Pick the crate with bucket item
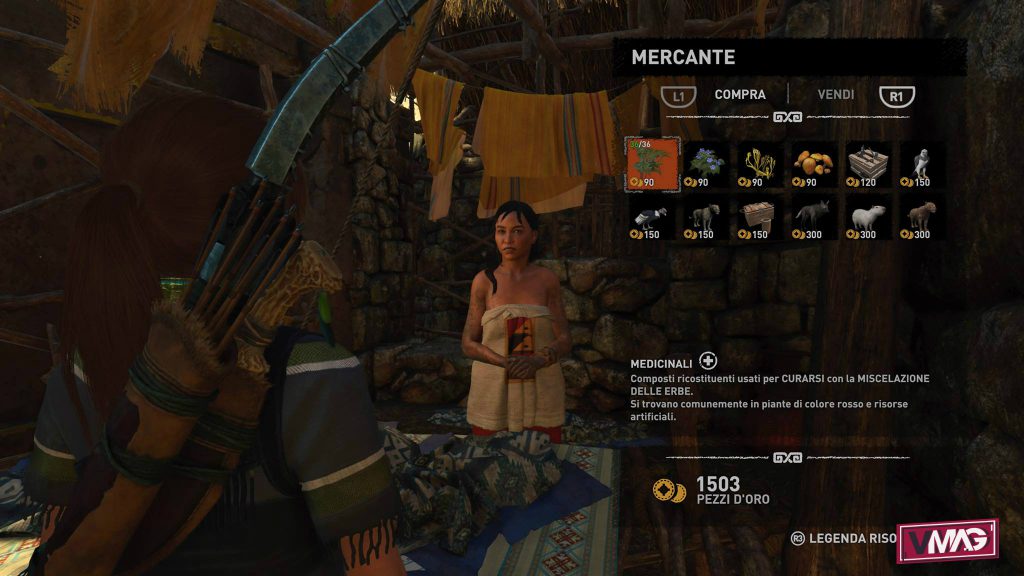Screen dimensions: 1024x576 coord(760,216)
